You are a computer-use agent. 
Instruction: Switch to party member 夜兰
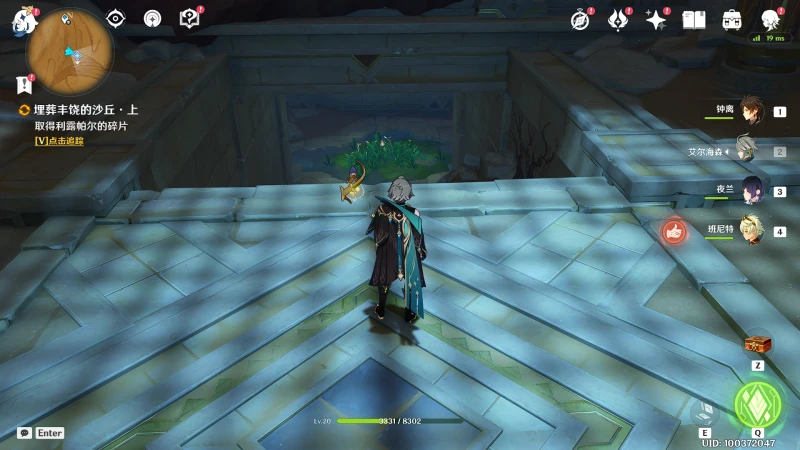coord(749,191)
